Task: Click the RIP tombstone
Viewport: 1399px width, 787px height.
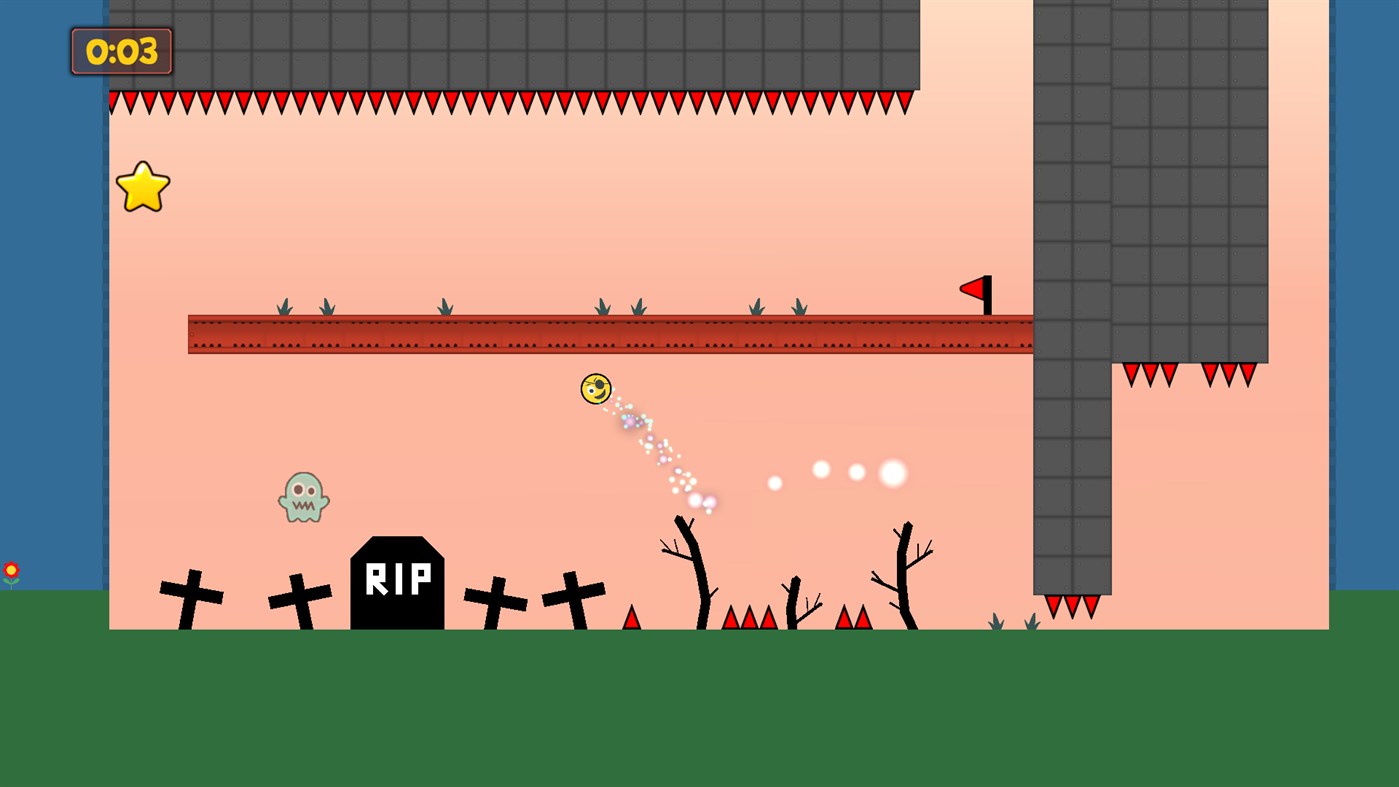Action: point(397,582)
